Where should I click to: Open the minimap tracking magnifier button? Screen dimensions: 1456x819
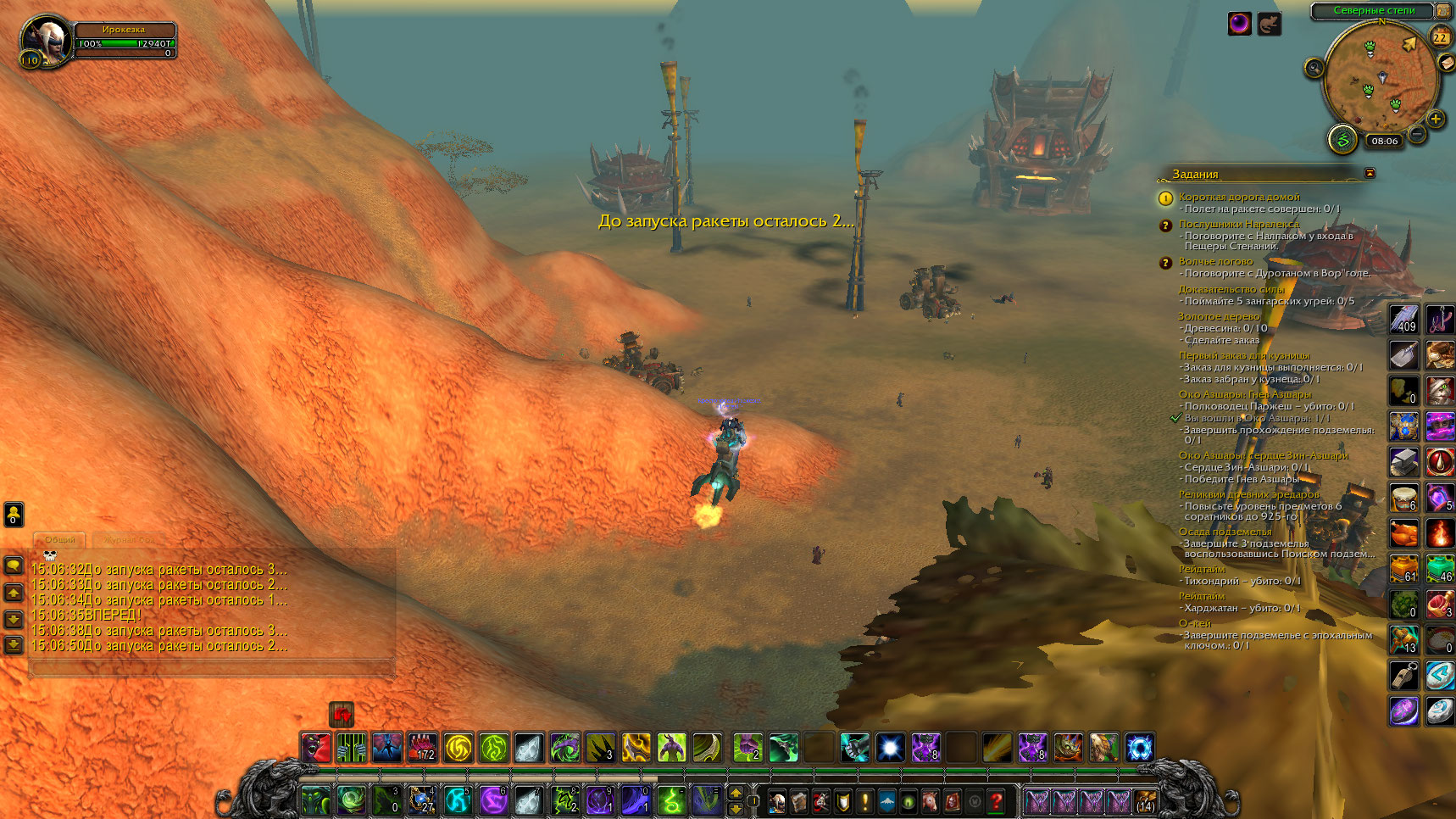1314,68
